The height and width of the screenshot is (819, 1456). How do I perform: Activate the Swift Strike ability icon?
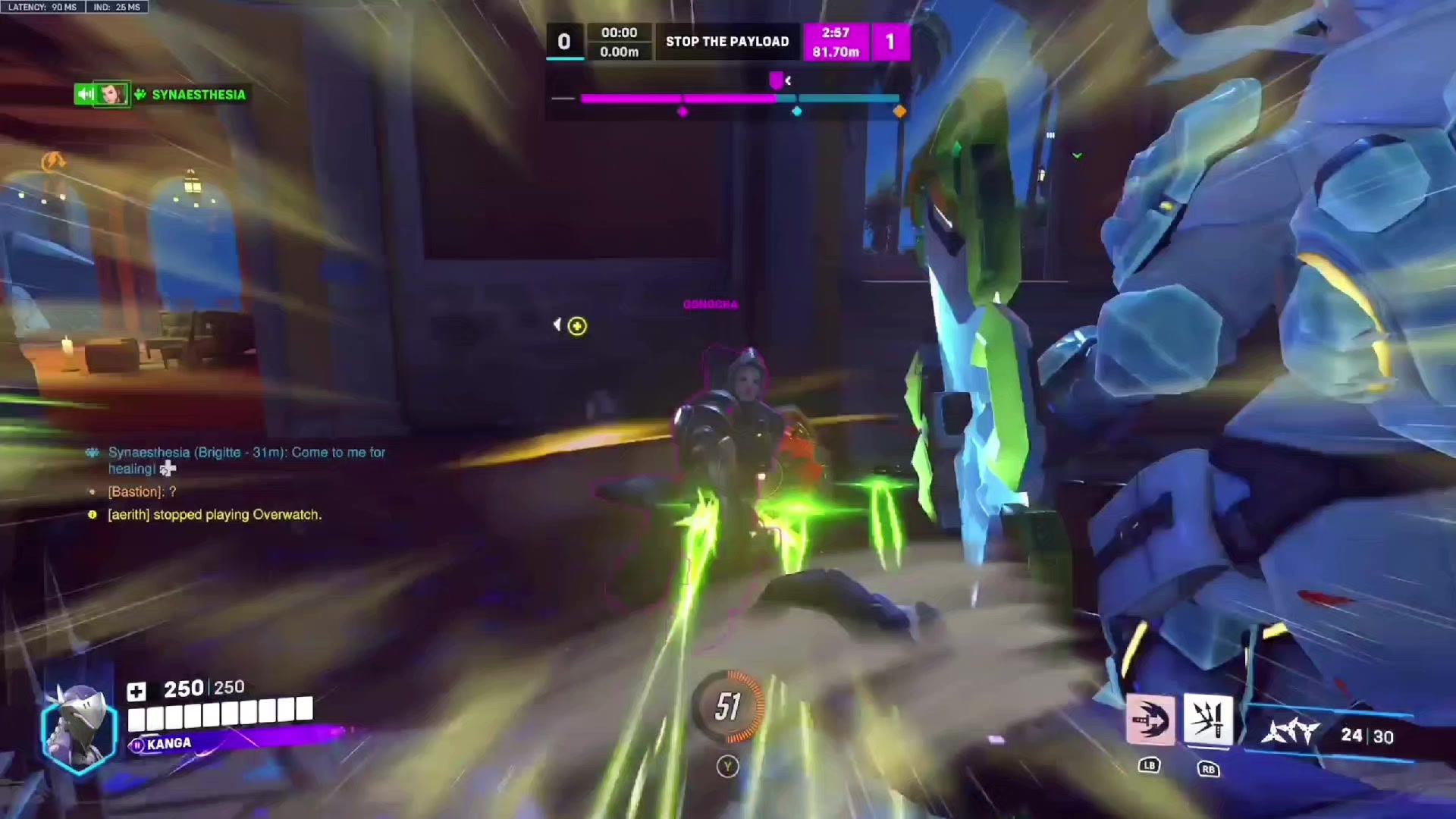pos(1150,720)
